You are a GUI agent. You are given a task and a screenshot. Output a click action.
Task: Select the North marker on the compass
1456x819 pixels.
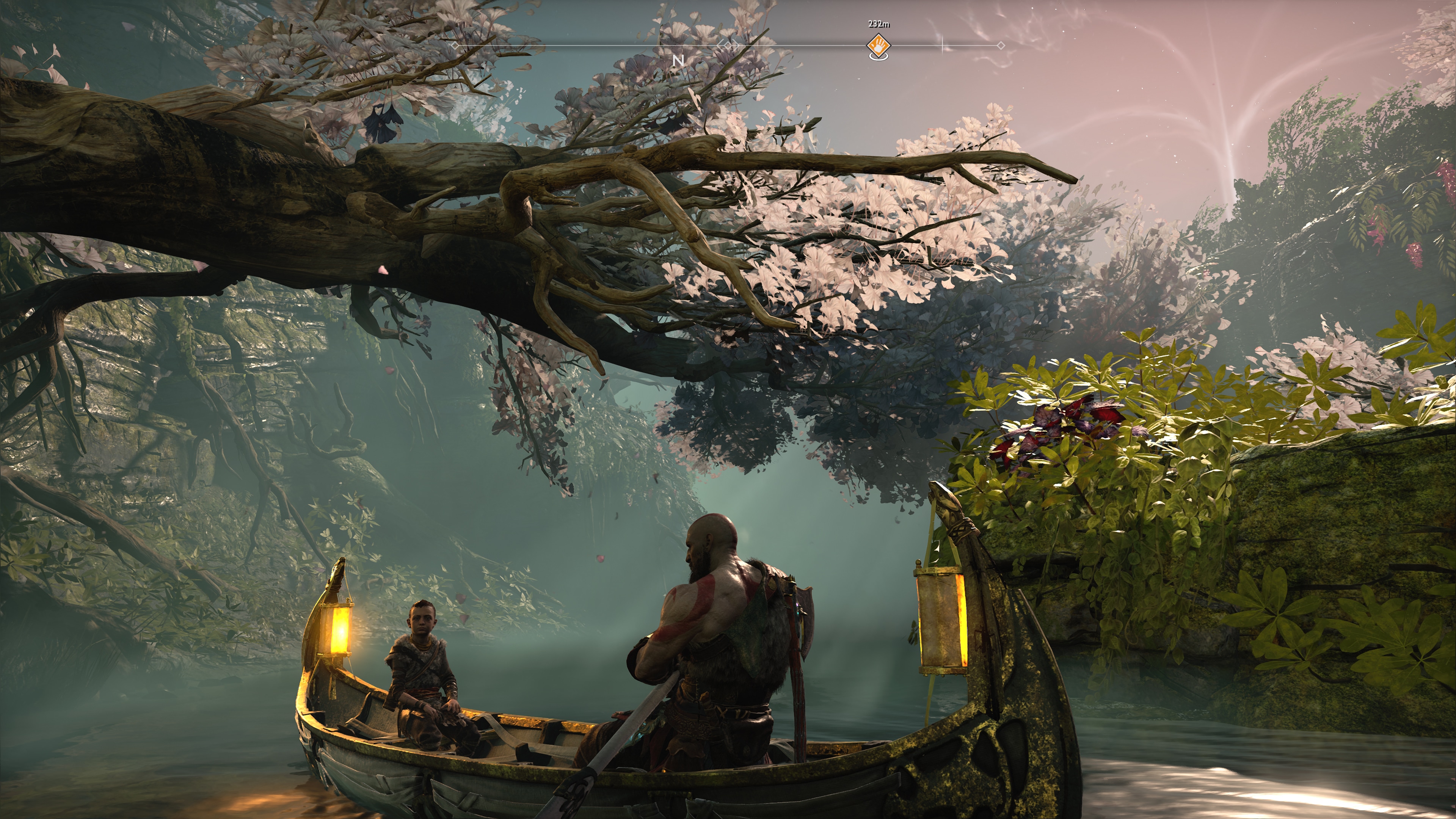[678, 60]
